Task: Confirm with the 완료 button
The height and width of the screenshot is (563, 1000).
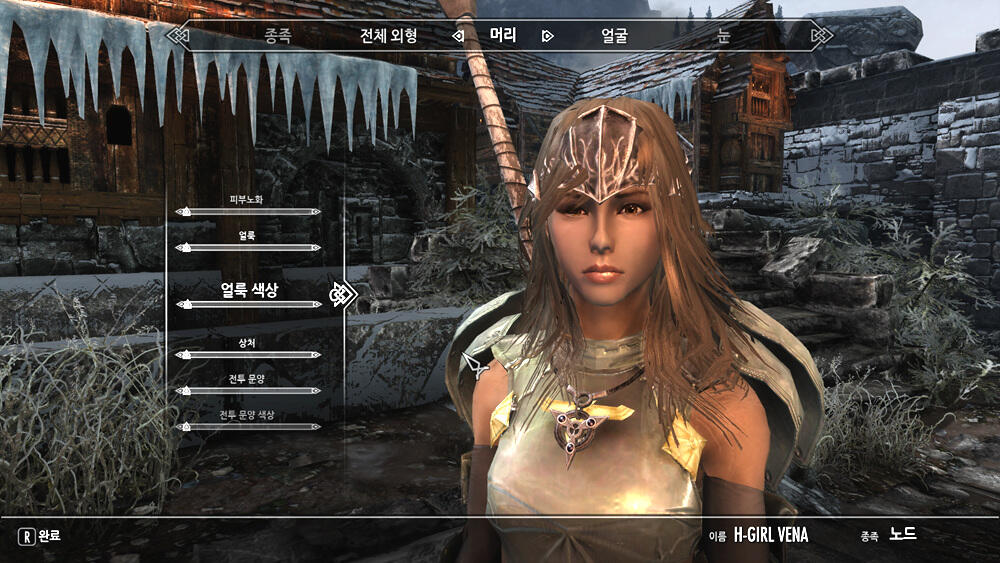Action: [40, 536]
